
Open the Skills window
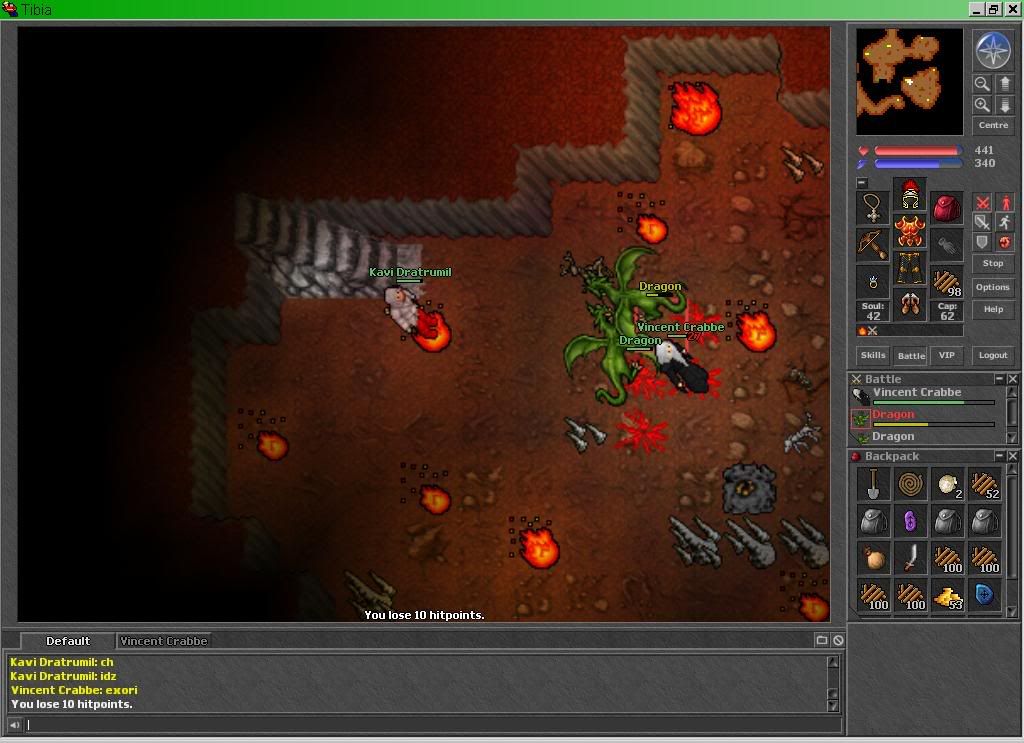tap(873, 355)
